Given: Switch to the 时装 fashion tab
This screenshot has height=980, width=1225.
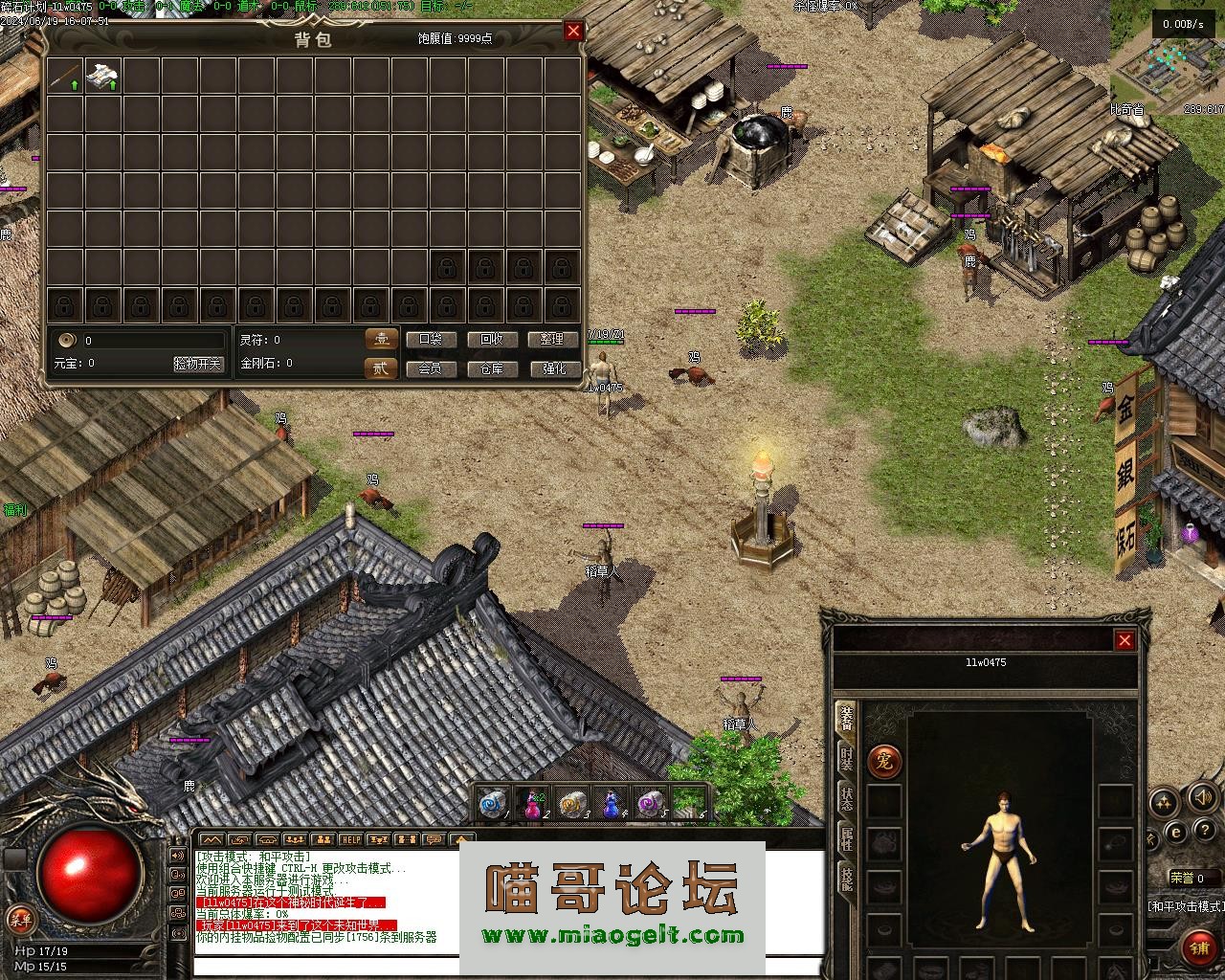Looking at the screenshot, I should (846, 759).
